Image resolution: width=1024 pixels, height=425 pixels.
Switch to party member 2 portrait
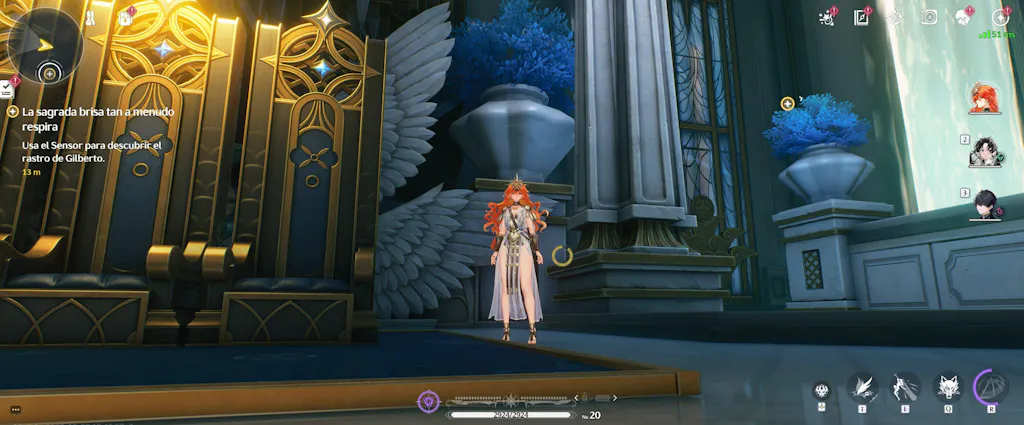pos(985,153)
